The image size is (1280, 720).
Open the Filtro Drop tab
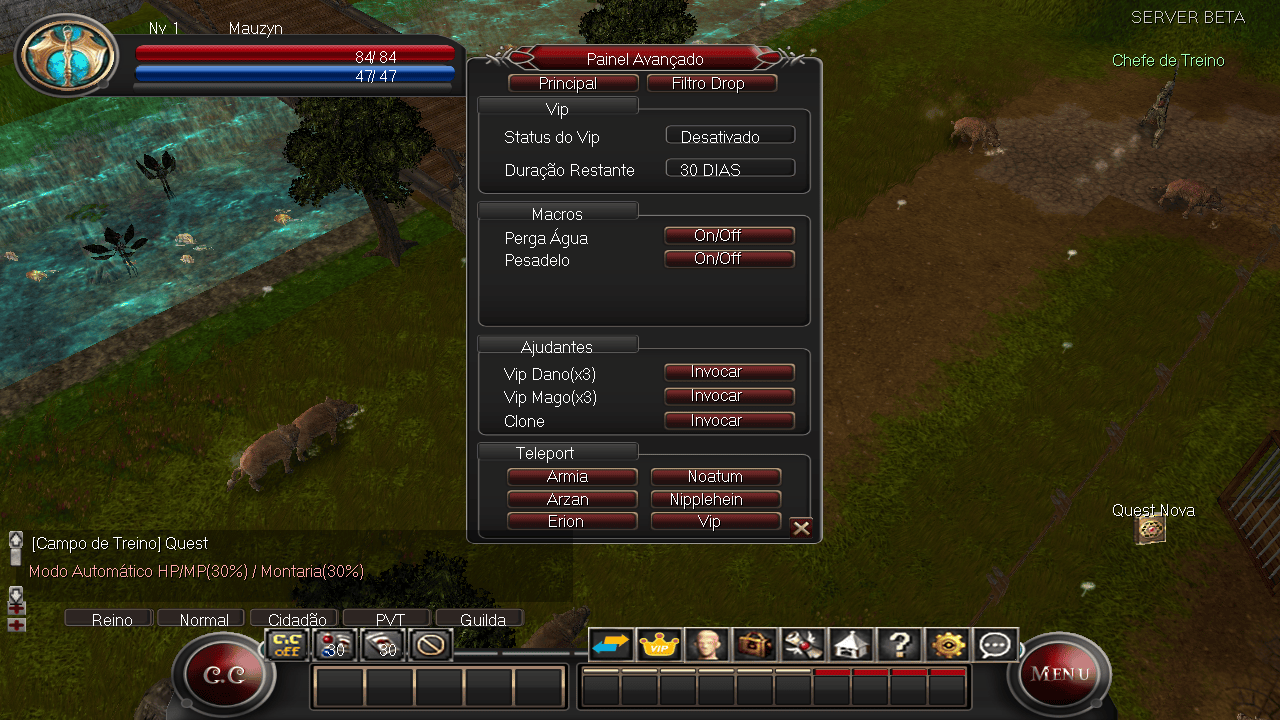[711, 84]
